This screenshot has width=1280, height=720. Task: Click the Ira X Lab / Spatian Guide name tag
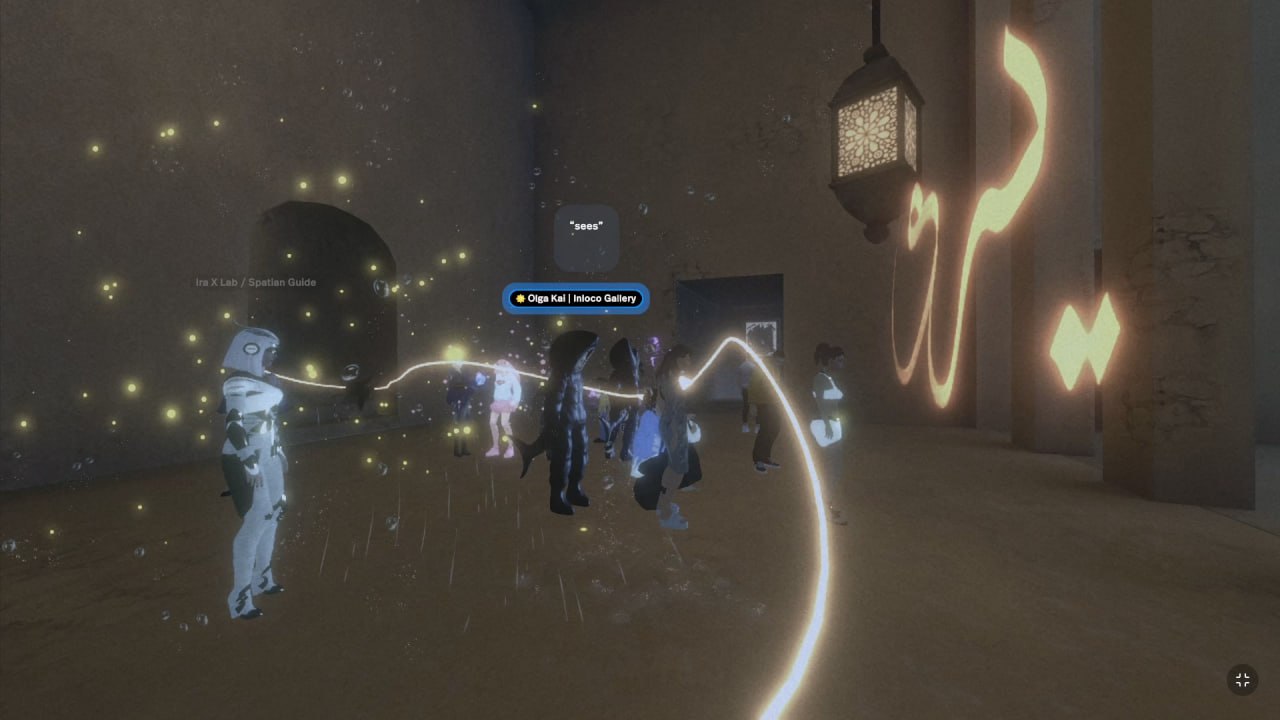(x=256, y=282)
